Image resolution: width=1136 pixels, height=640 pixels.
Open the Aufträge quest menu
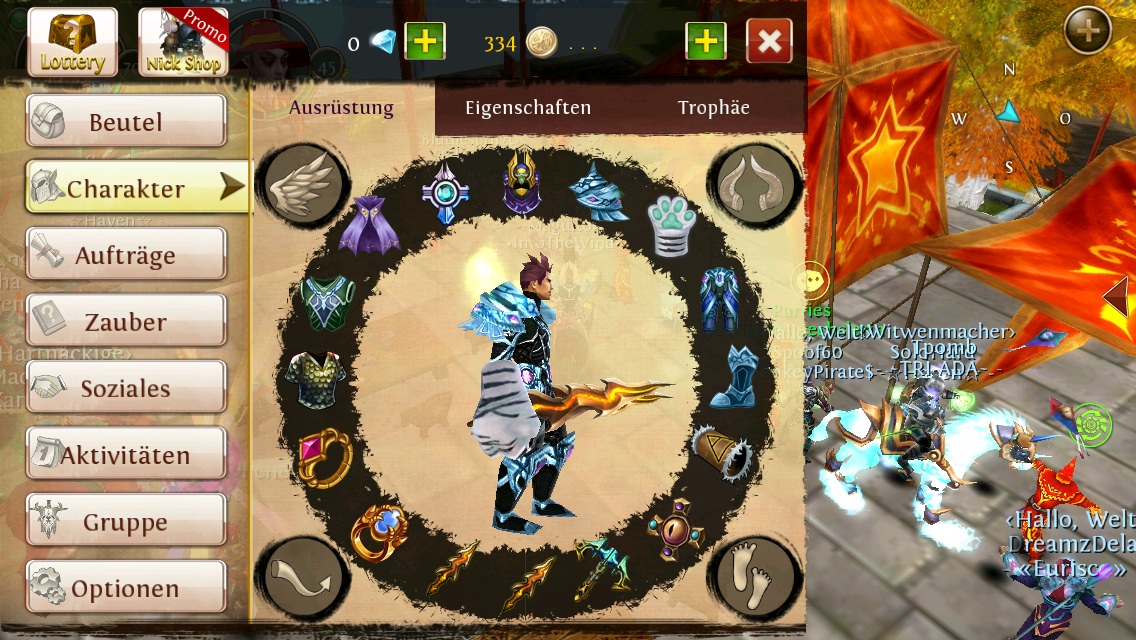pyautogui.click(x=126, y=255)
